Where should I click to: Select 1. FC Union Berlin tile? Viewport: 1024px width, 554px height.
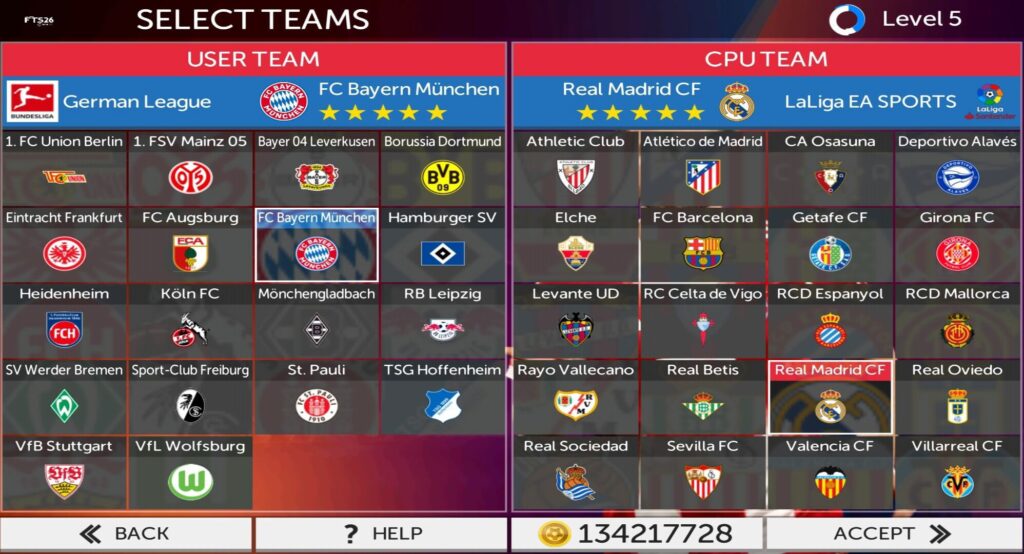pos(64,168)
